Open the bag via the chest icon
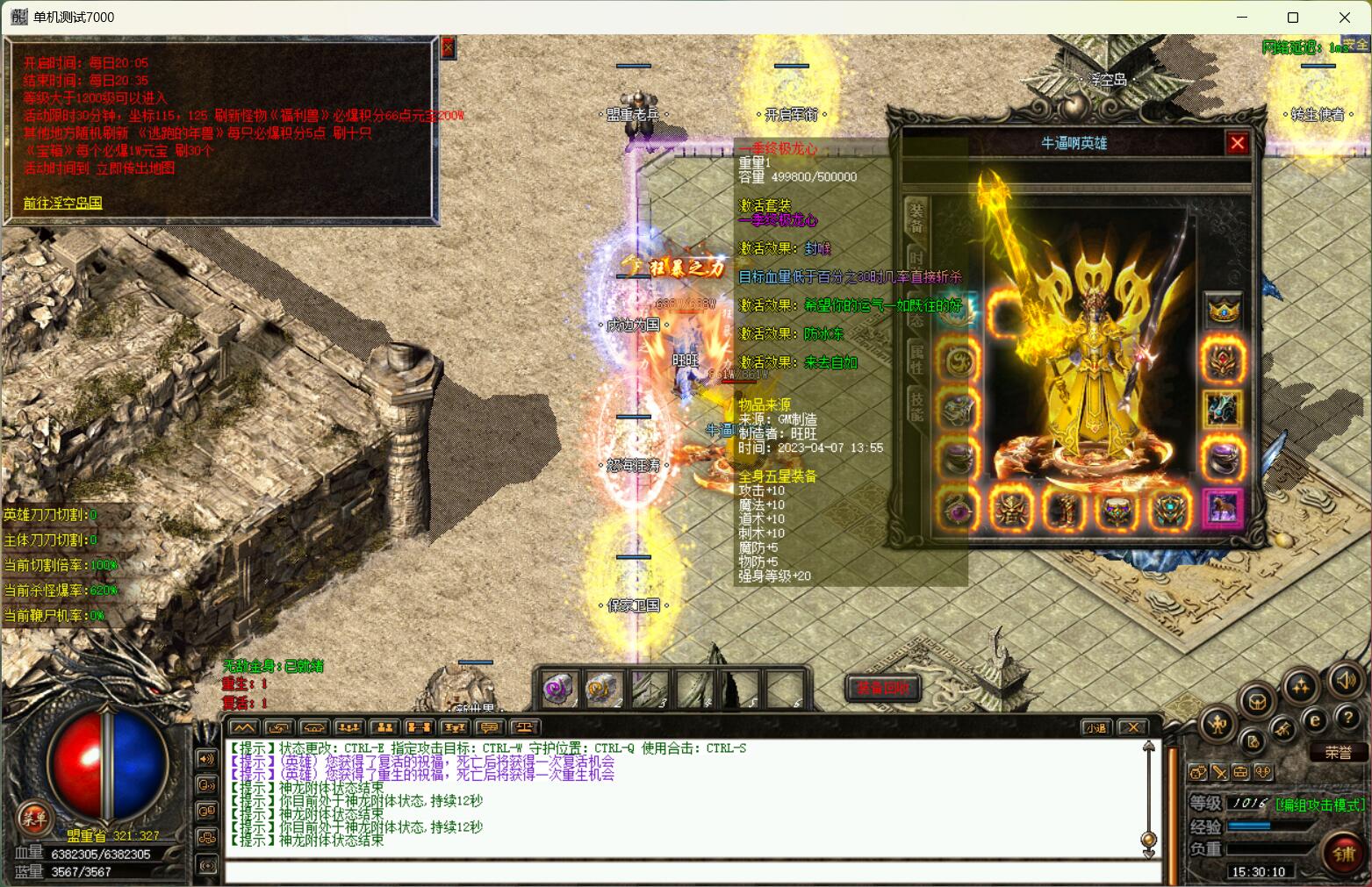Viewport: 1372px width, 887px height. pyautogui.click(x=1257, y=702)
